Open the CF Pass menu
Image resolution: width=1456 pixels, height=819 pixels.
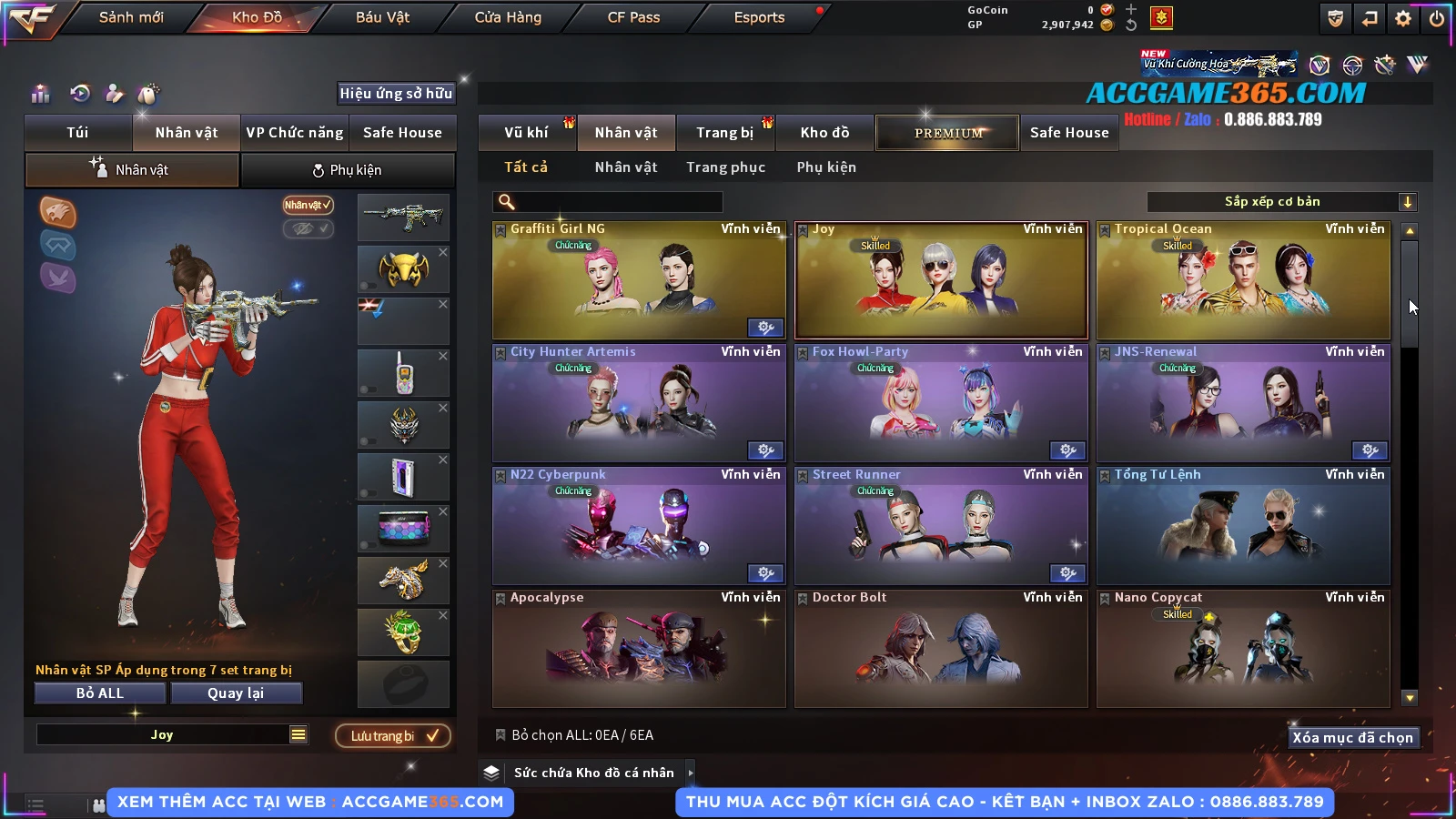coord(633,17)
